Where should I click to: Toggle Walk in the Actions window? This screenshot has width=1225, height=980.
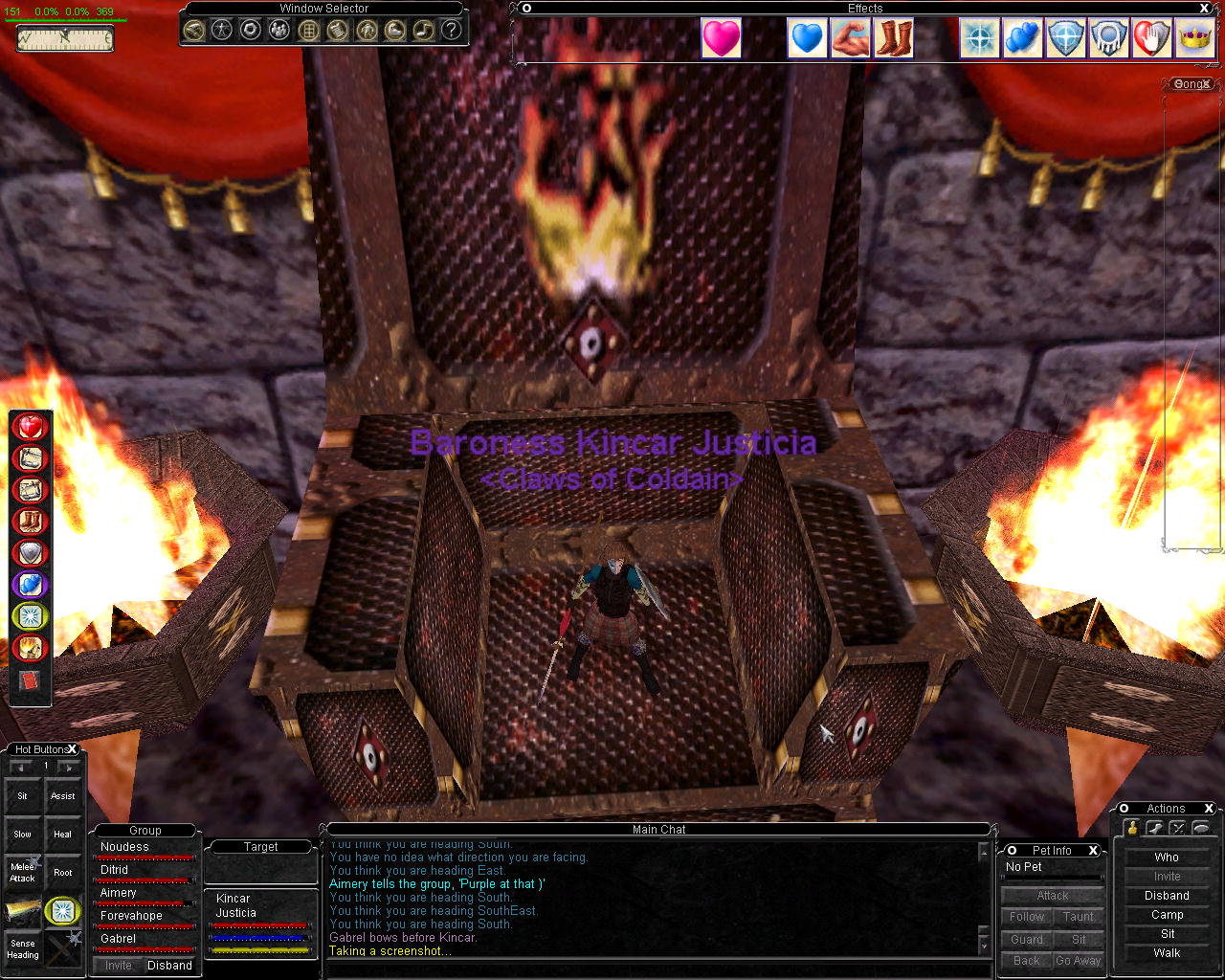point(1167,953)
